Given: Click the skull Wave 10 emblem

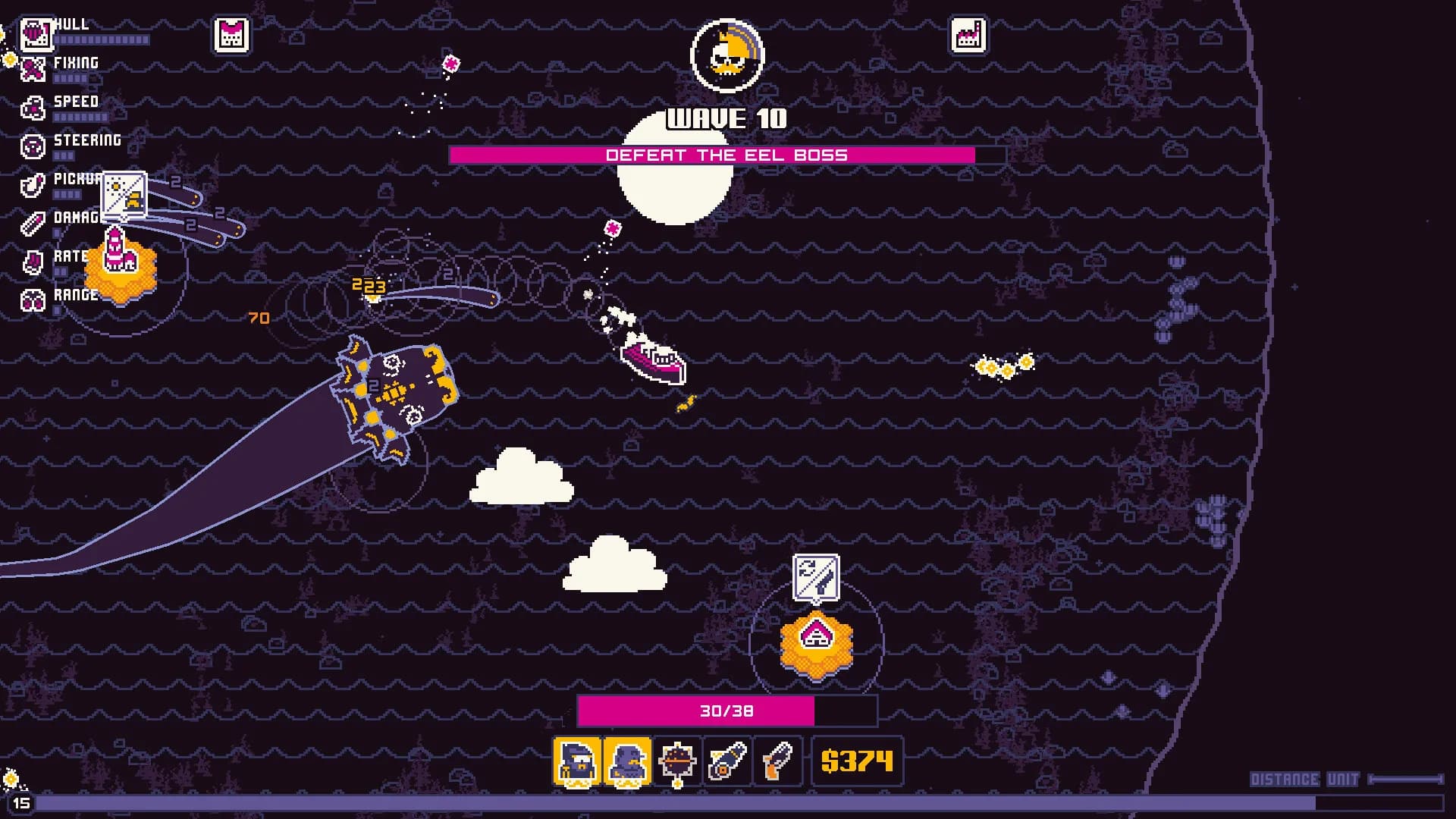Looking at the screenshot, I should click(x=727, y=55).
